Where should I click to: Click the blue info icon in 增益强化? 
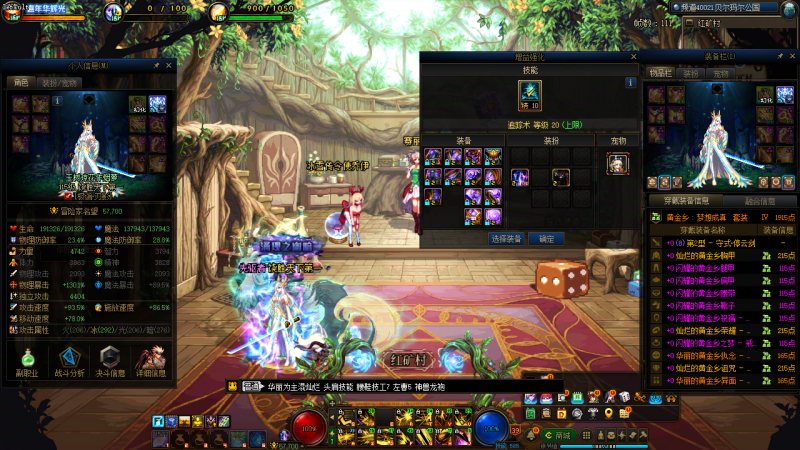click(x=631, y=83)
